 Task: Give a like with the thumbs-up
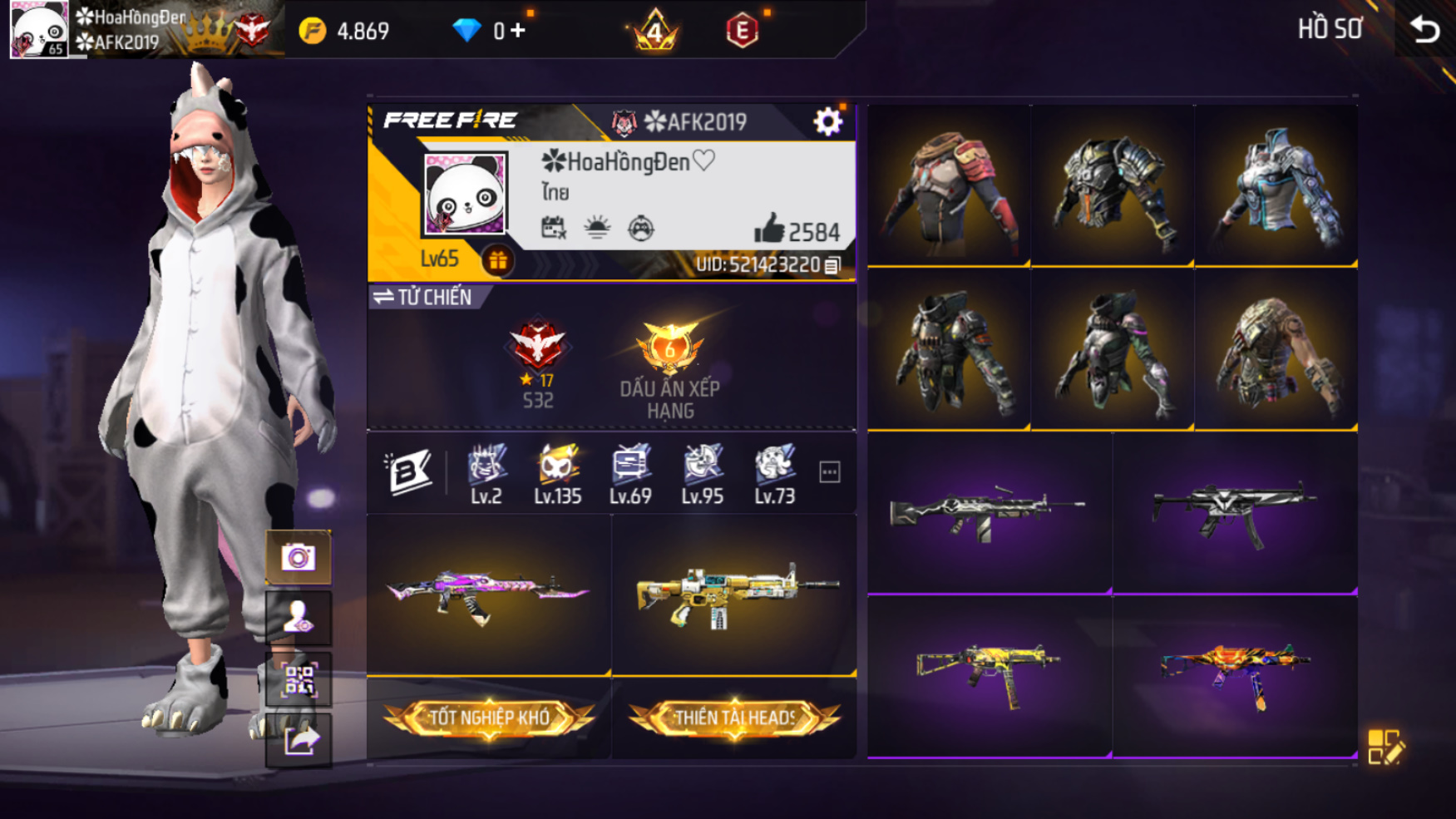tap(769, 229)
